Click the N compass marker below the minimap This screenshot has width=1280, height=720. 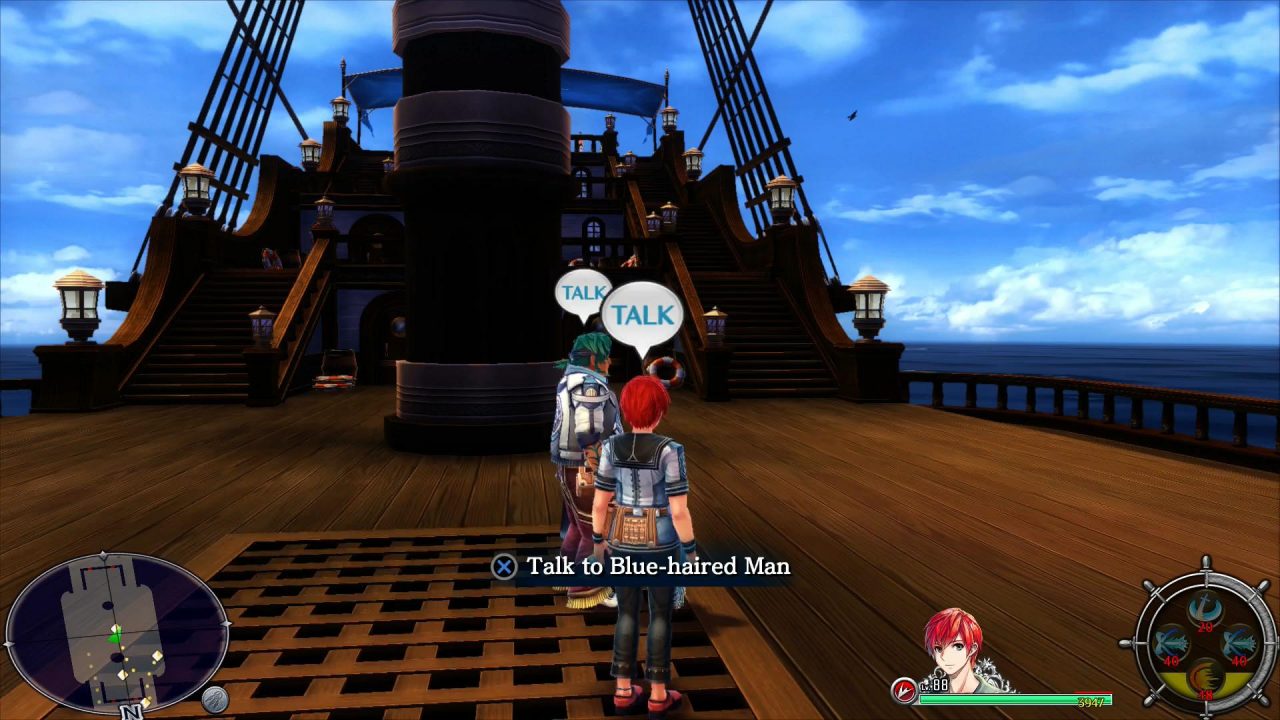[x=130, y=710]
